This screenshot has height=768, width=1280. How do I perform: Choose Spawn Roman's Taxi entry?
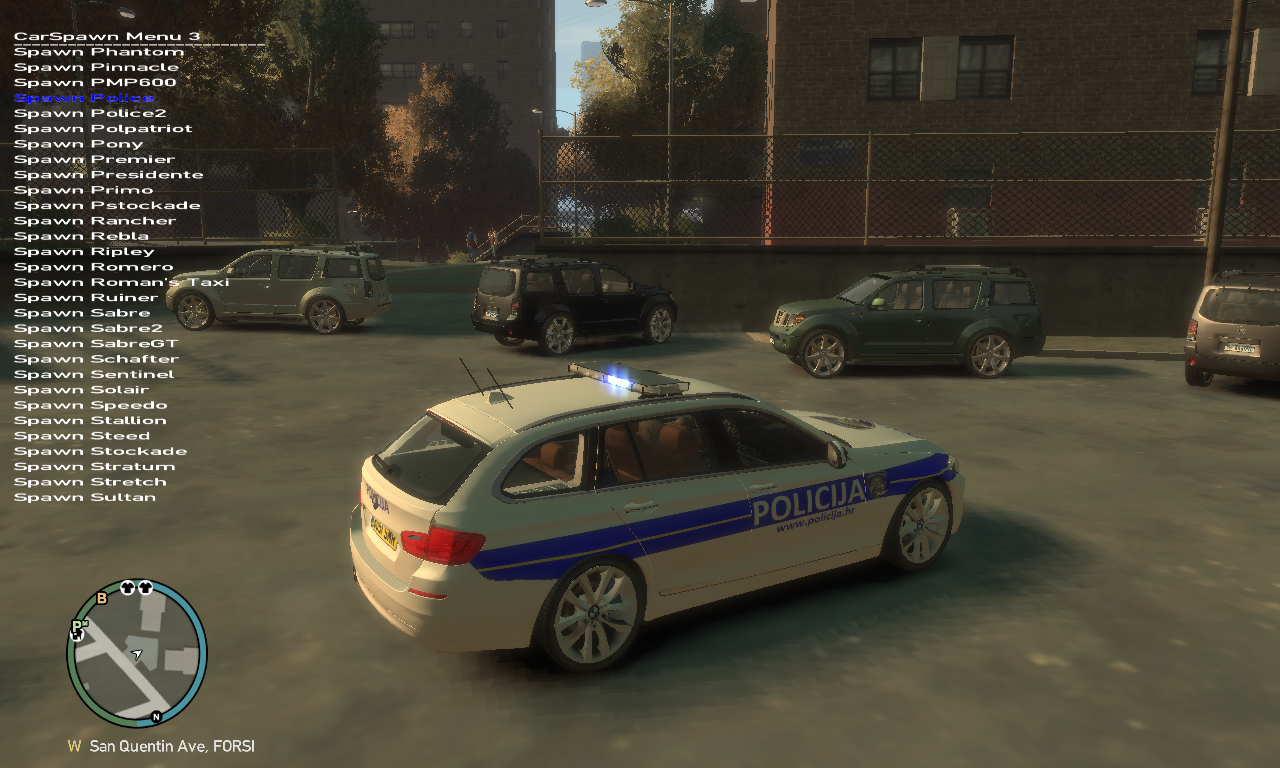click(121, 282)
